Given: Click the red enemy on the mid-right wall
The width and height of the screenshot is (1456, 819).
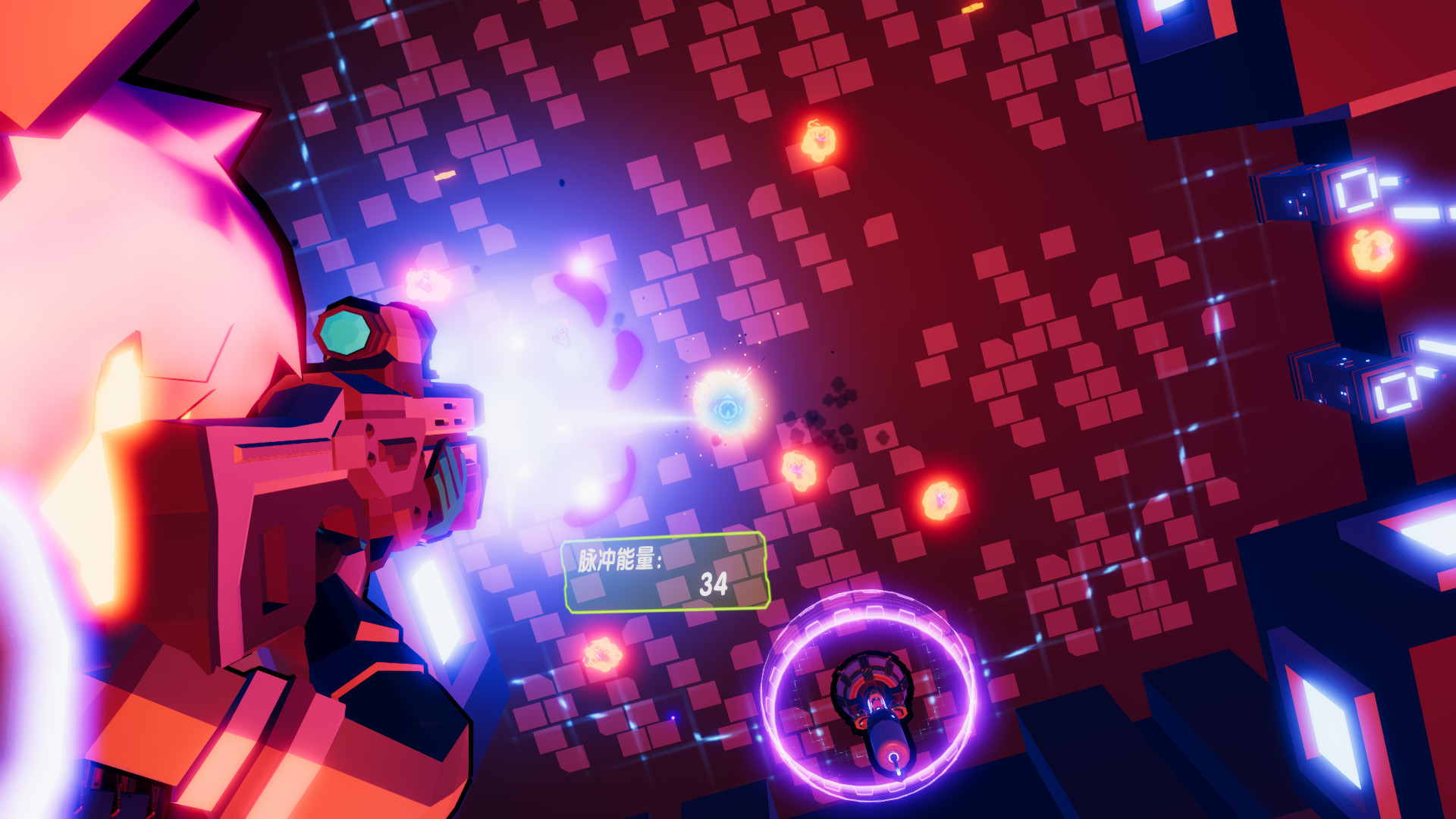Looking at the screenshot, I should pyautogui.click(x=940, y=498).
